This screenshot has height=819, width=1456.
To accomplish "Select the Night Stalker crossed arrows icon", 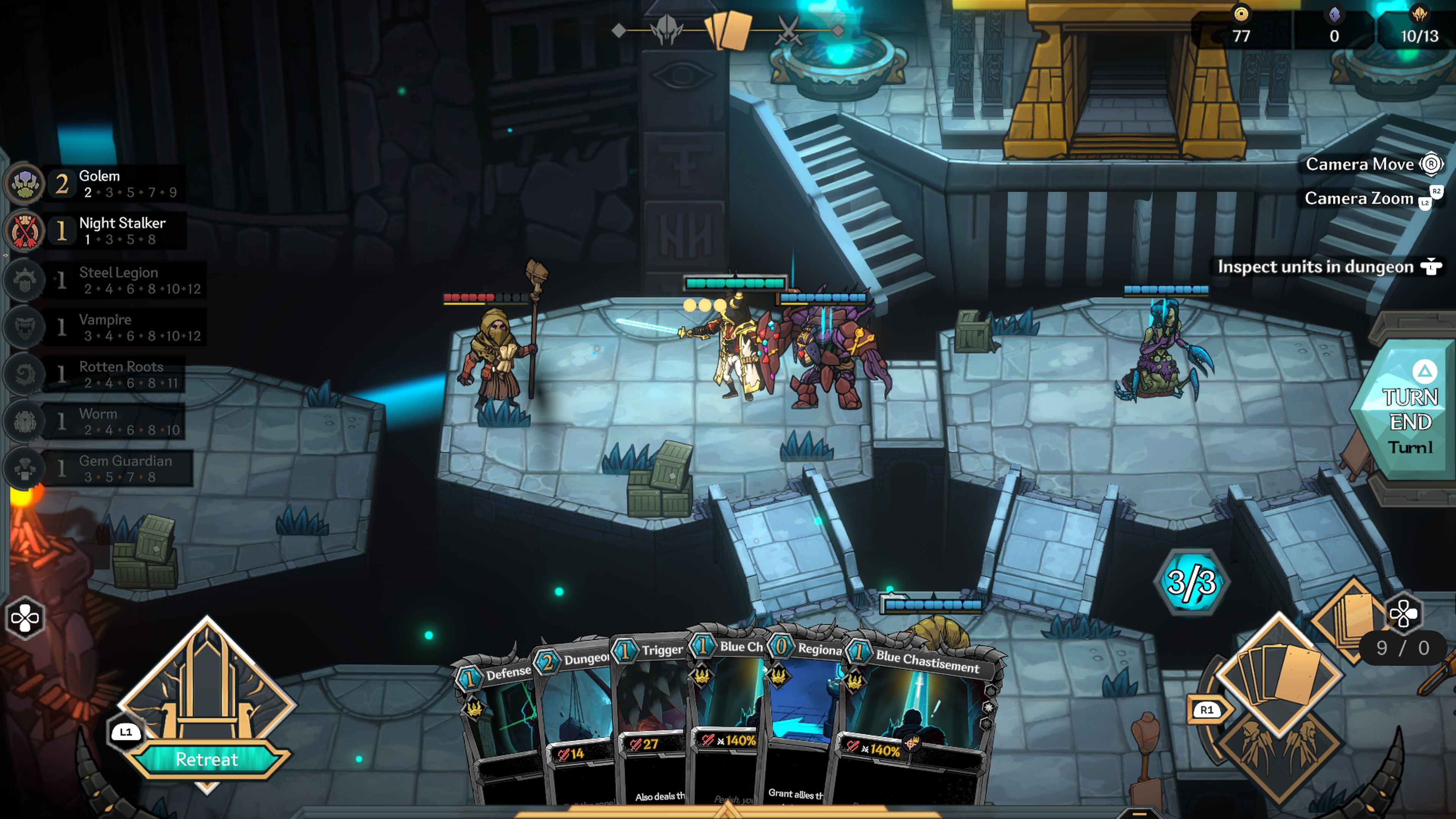I will [24, 229].
